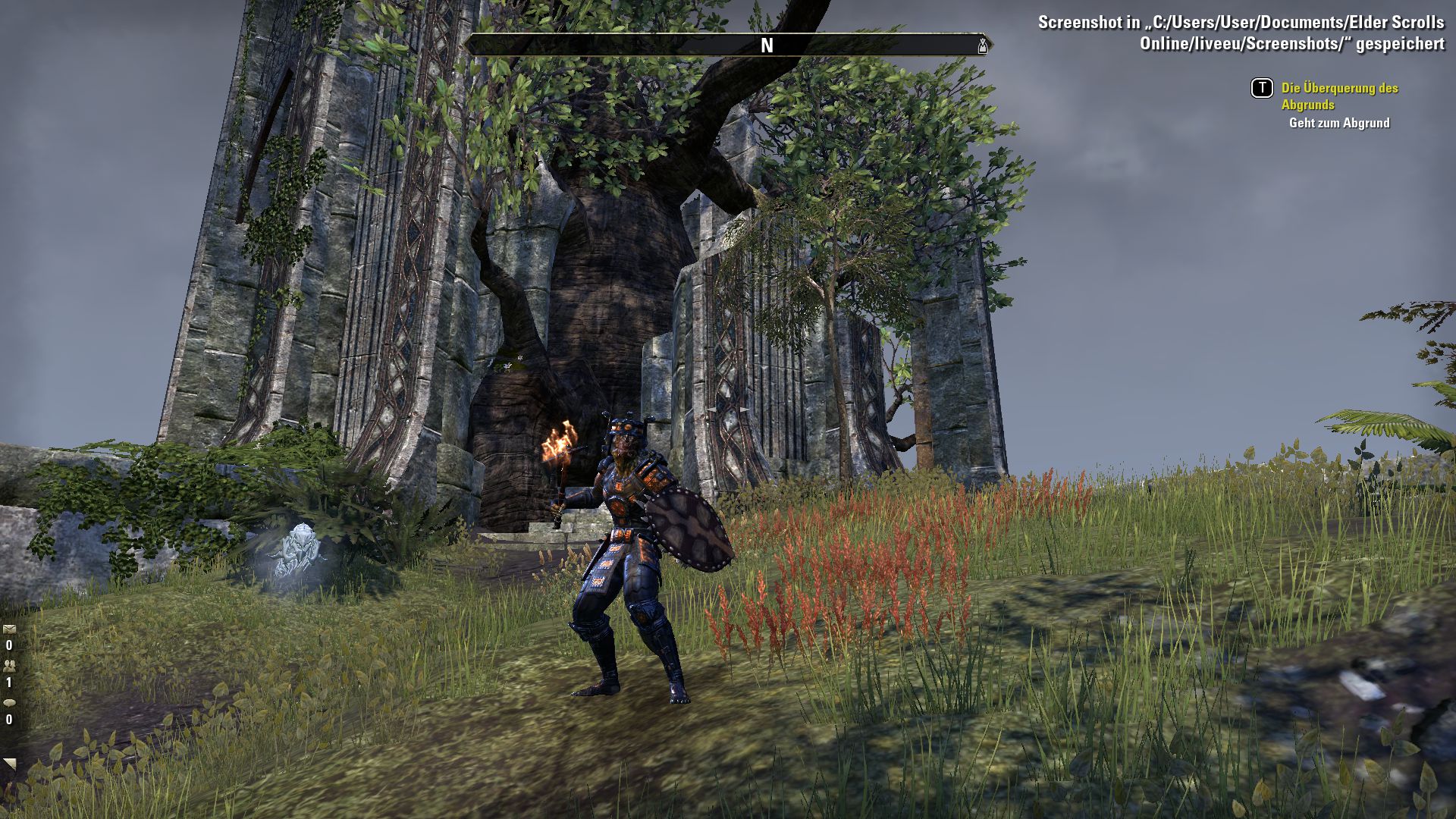This screenshot has width=1456, height=819.
Task: Click the T quest keybind icon
Action: click(1262, 89)
